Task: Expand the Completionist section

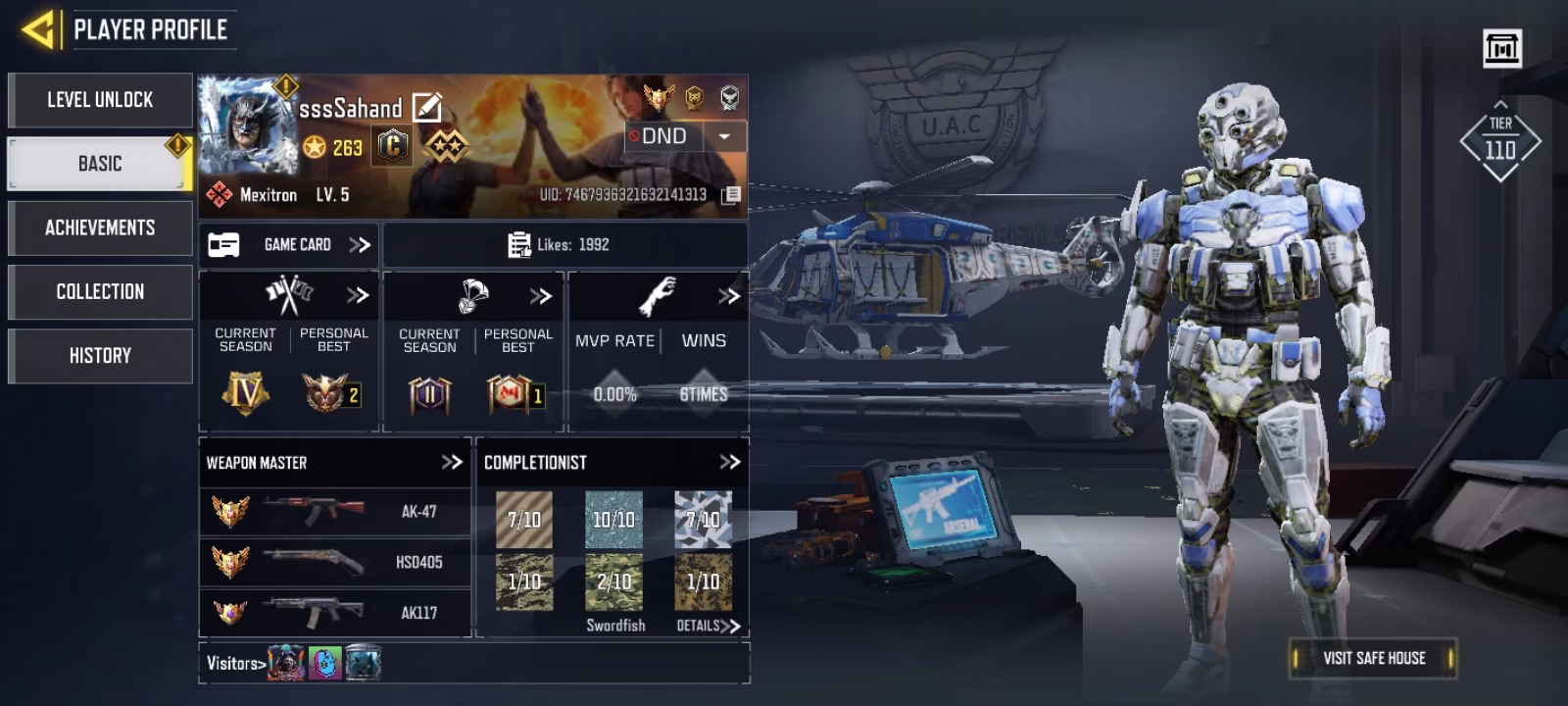Action: pyautogui.click(x=729, y=462)
